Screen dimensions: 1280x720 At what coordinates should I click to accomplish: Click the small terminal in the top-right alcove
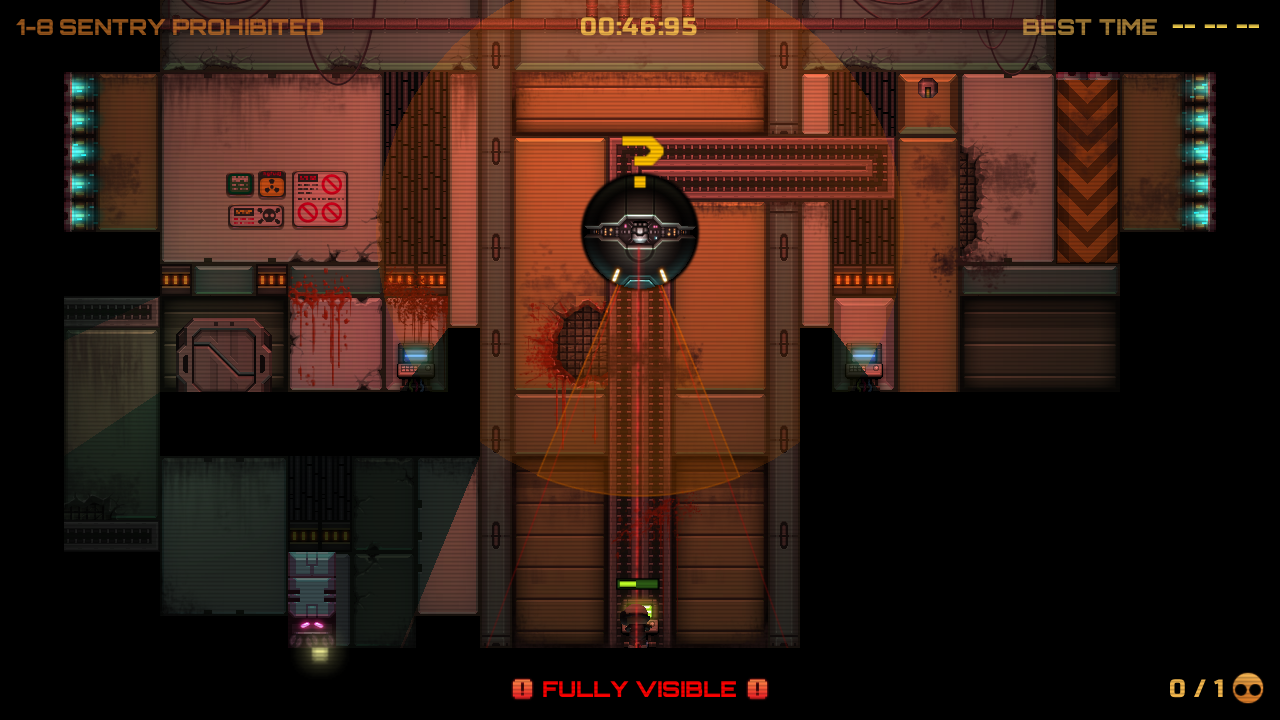coord(928,90)
